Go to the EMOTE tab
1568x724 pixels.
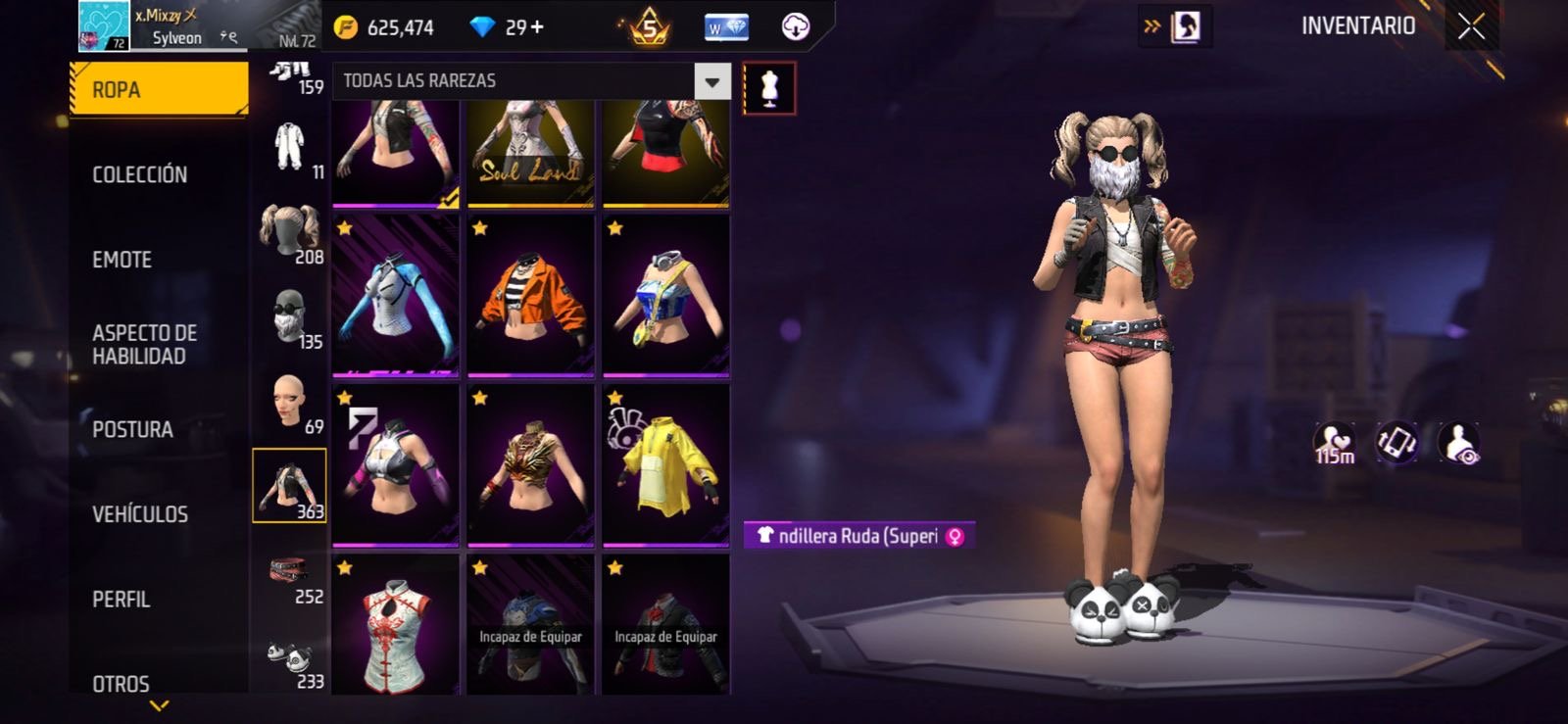coord(122,260)
